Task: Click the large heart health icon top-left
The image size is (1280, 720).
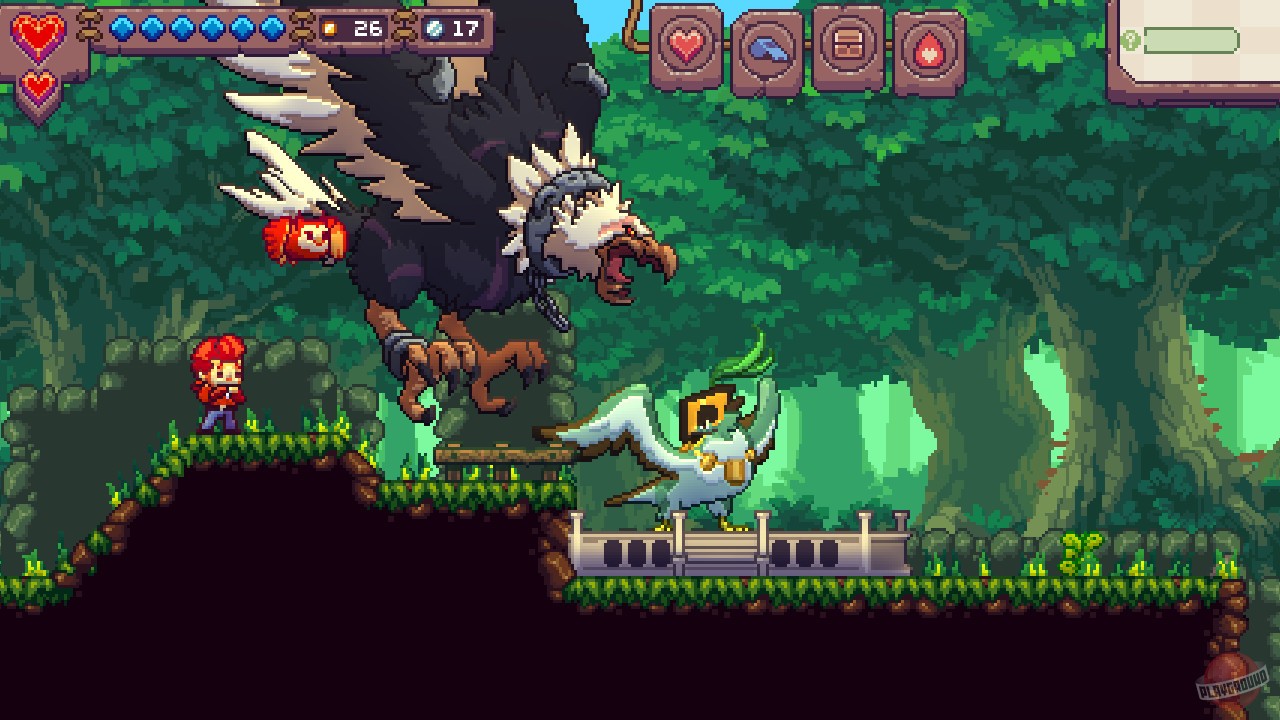Action: coord(37,34)
